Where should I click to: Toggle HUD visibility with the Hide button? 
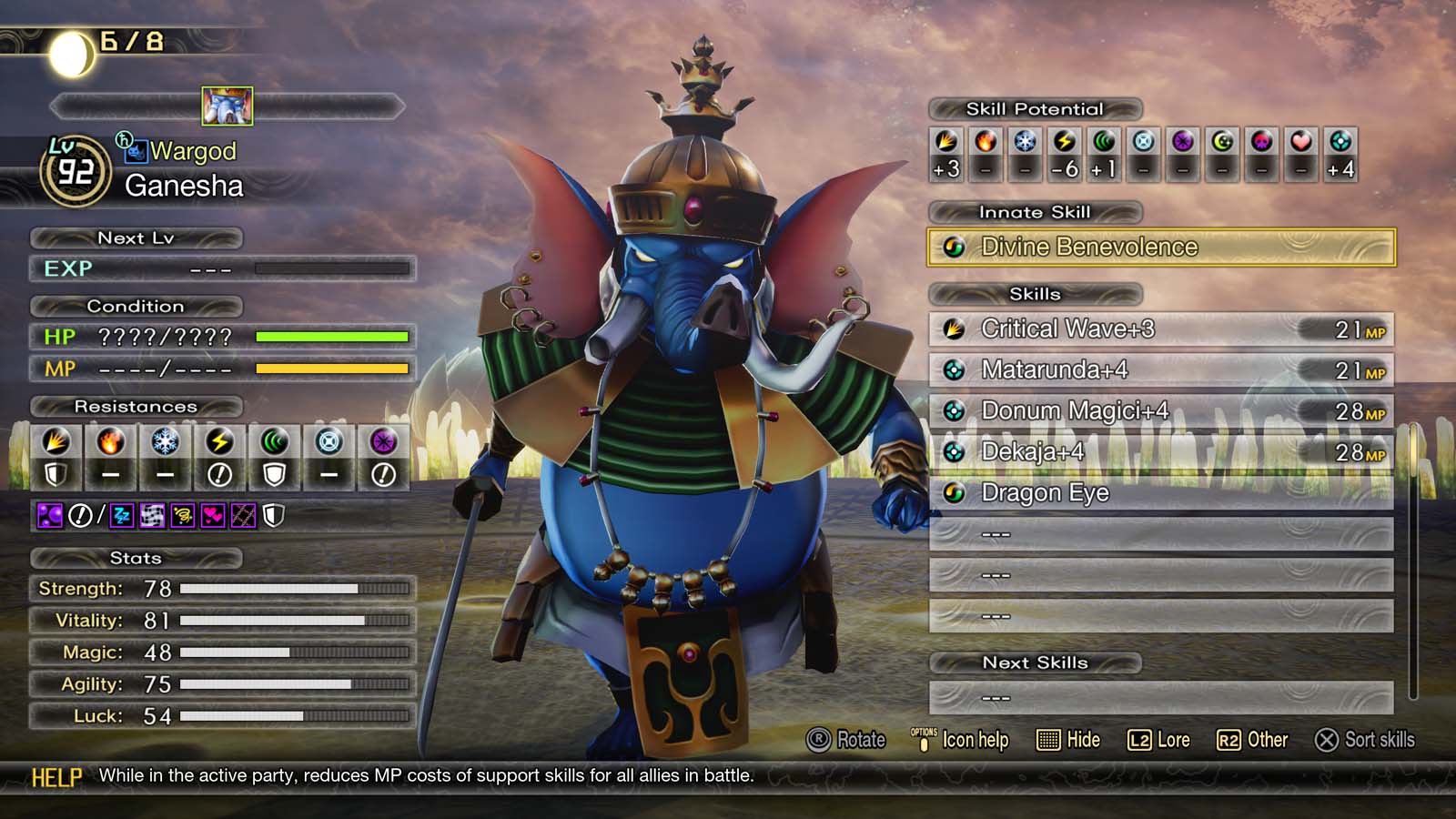(x=1069, y=740)
